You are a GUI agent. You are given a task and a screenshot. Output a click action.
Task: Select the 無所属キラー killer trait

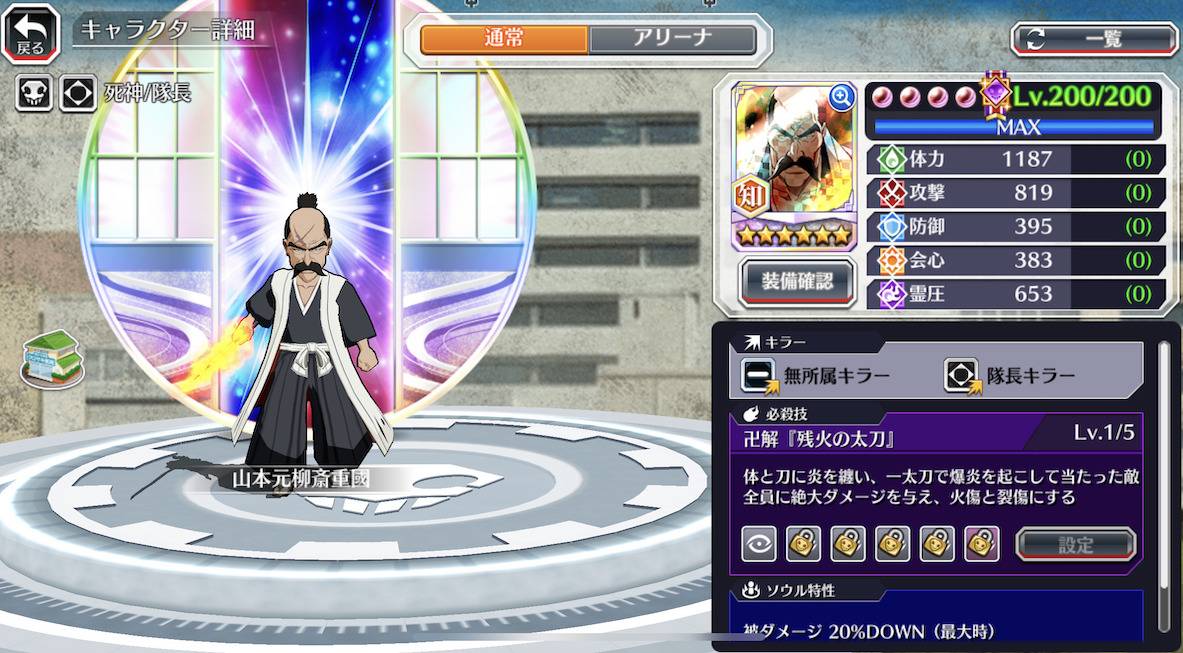coord(816,376)
